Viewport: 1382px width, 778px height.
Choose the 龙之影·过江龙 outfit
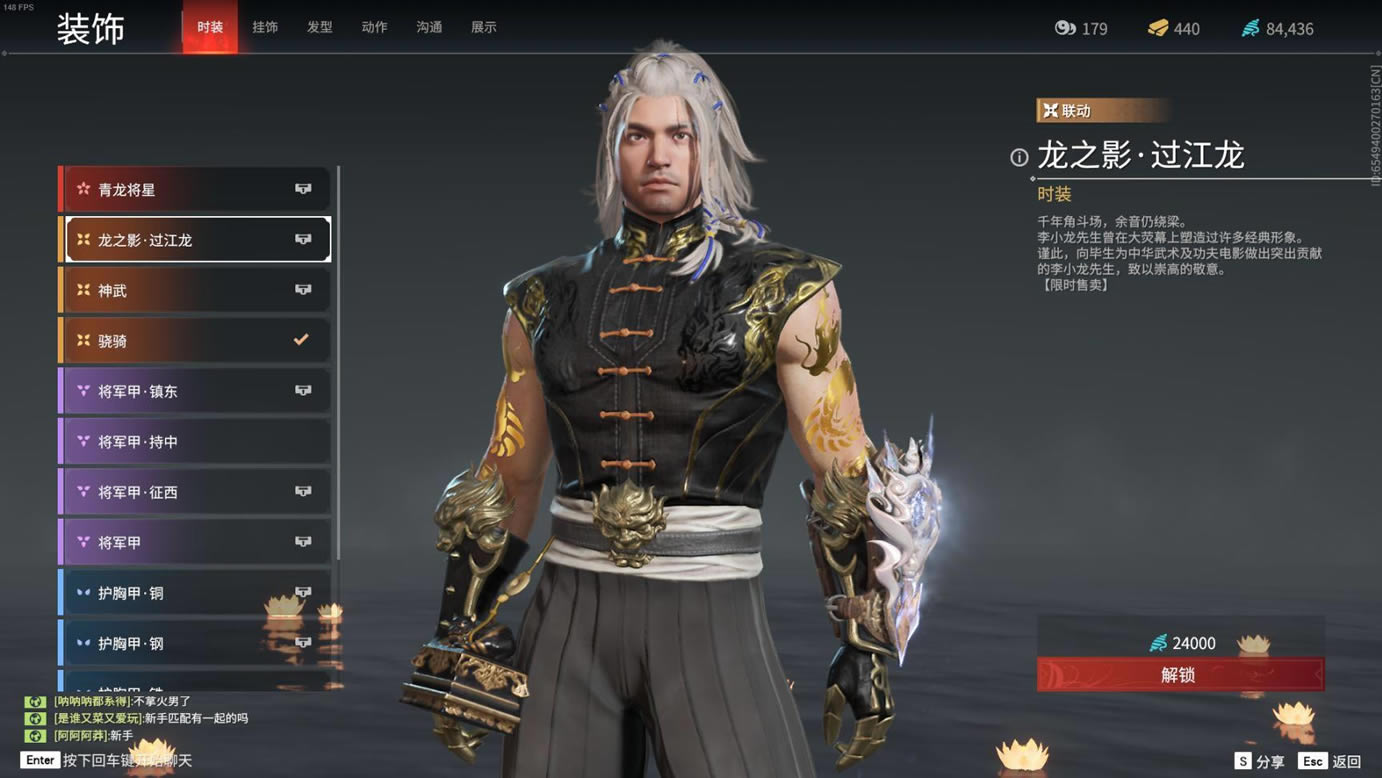[x=196, y=240]
